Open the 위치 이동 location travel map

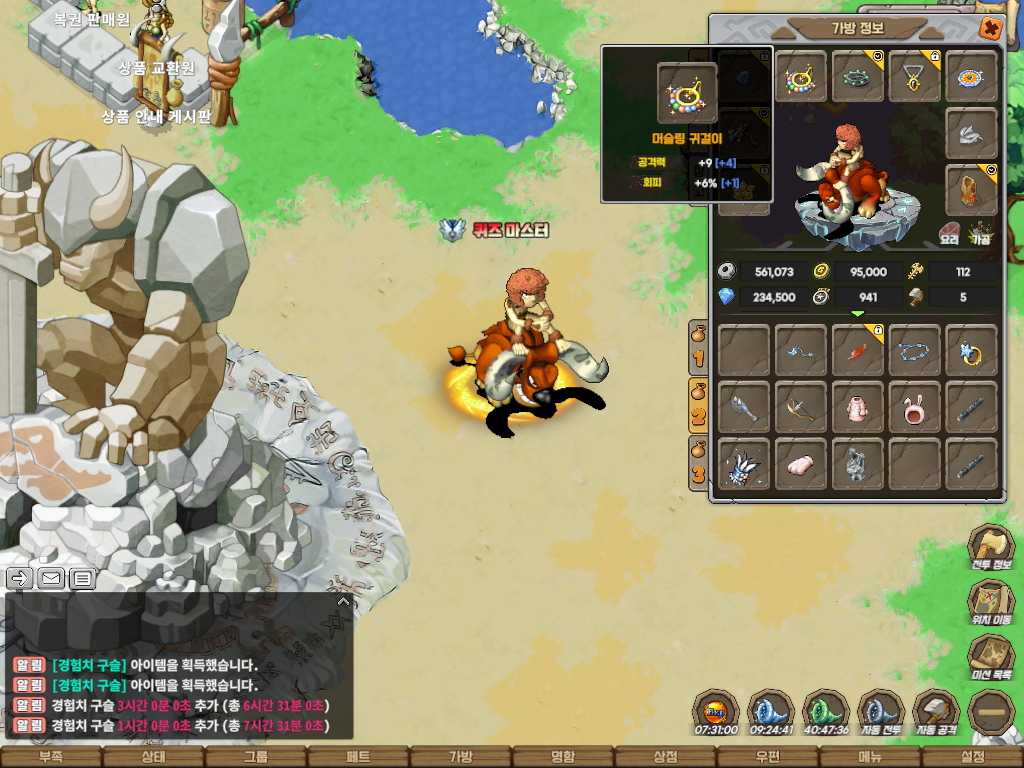991,604
